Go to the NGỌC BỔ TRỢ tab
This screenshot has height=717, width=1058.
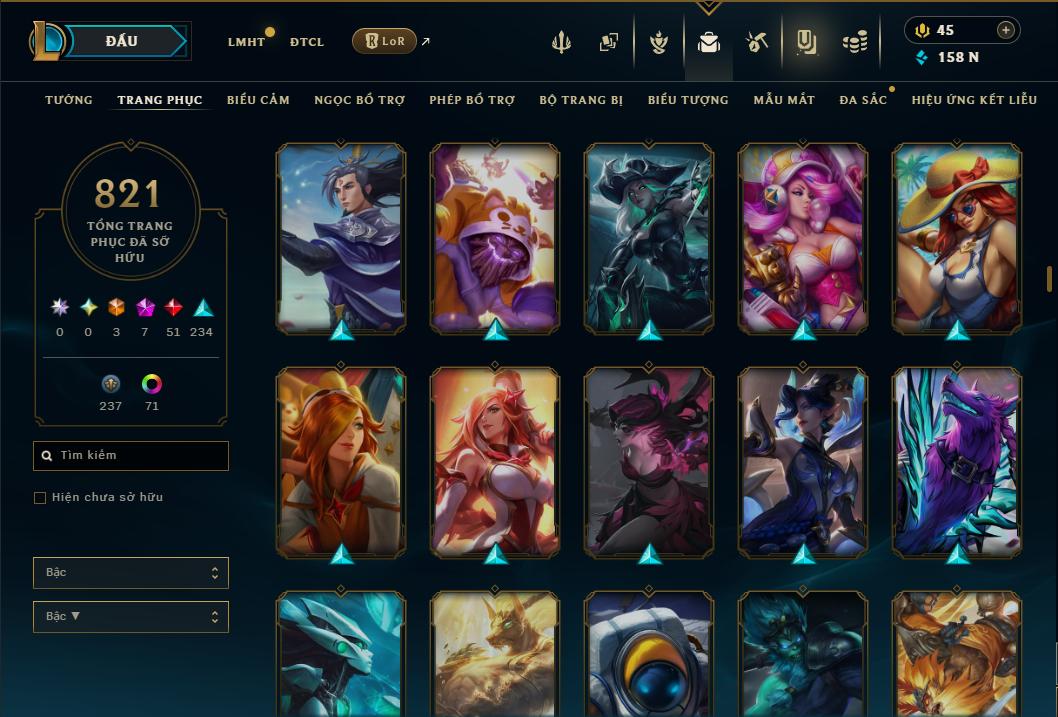tap(359, 100)
